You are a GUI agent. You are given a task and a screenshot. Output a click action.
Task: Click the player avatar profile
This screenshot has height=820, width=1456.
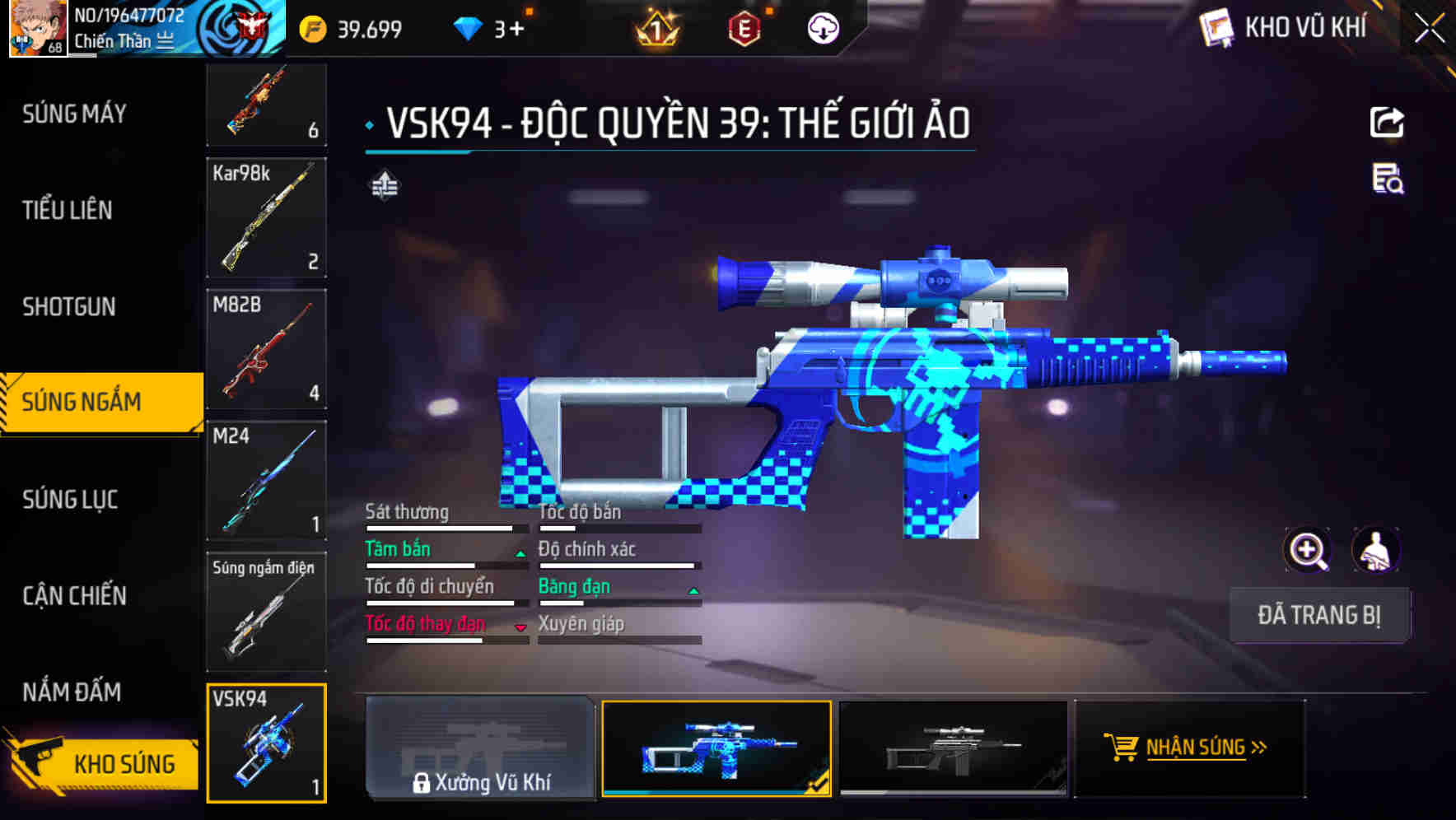37,27
